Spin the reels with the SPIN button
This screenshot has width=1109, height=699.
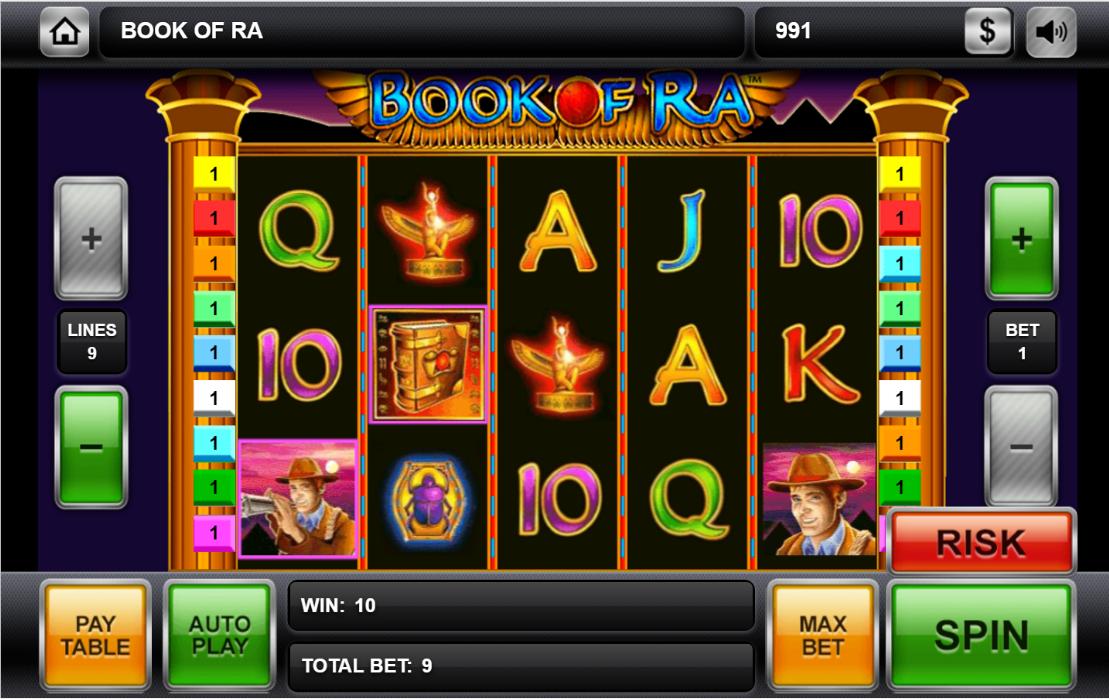(x=980, y=635)
